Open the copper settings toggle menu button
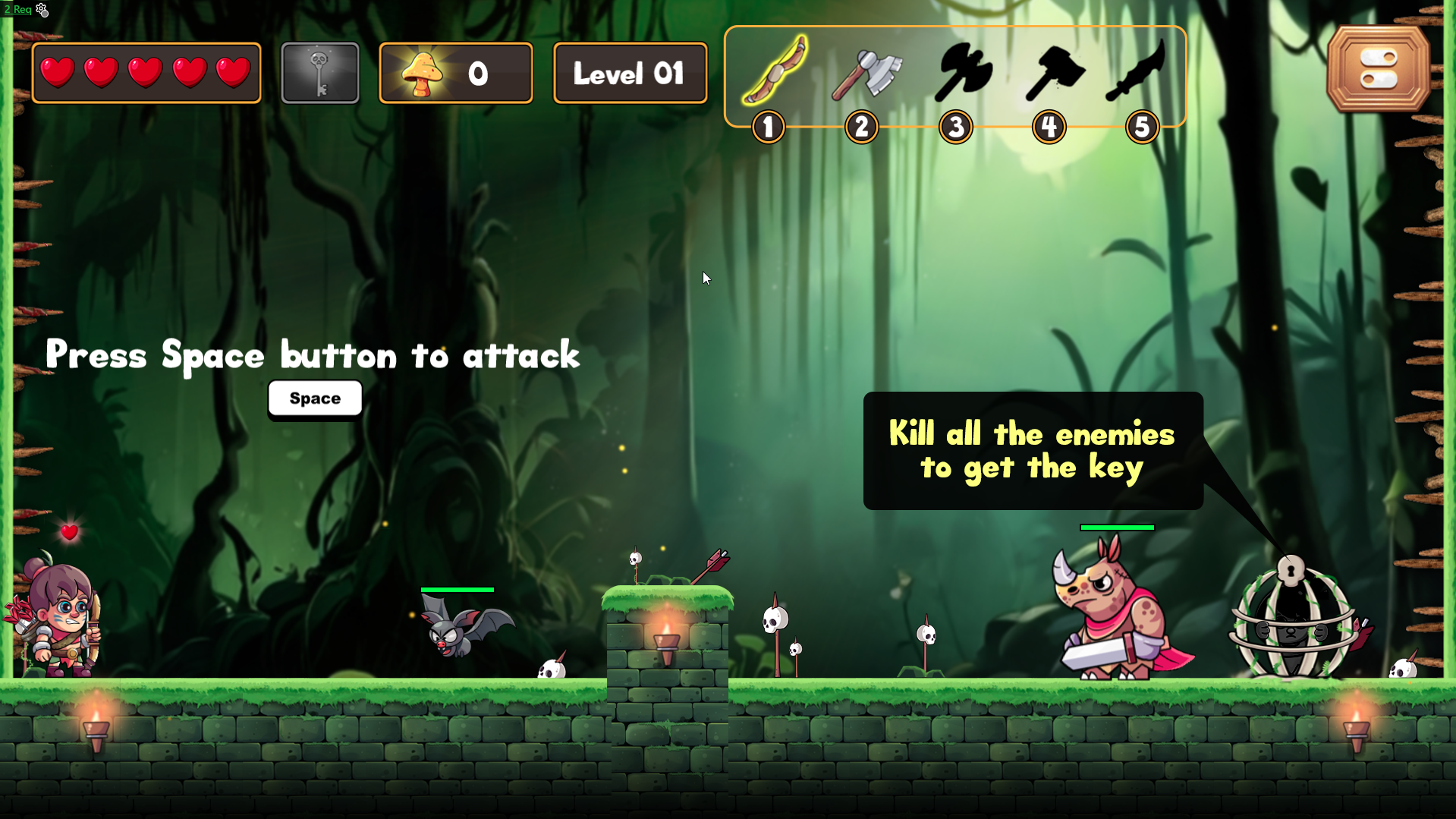The width and height of the screenshot is (1456, 819). (x=1378, y=69)
